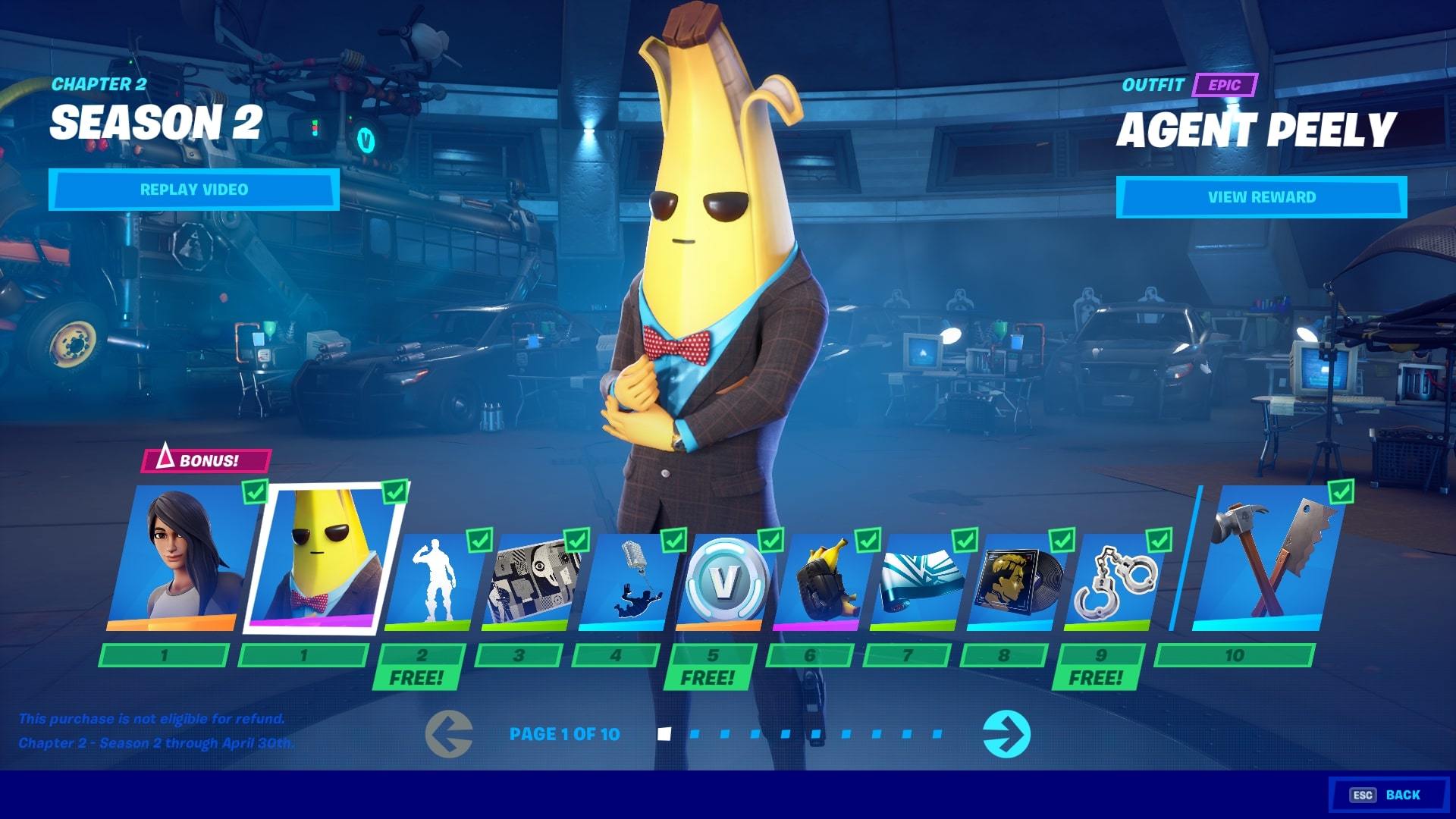This screenshot has width=1456, height=819.
Task: Select the tier 10 hammer and cleaver pickaxe
Action: point(1263,561)
